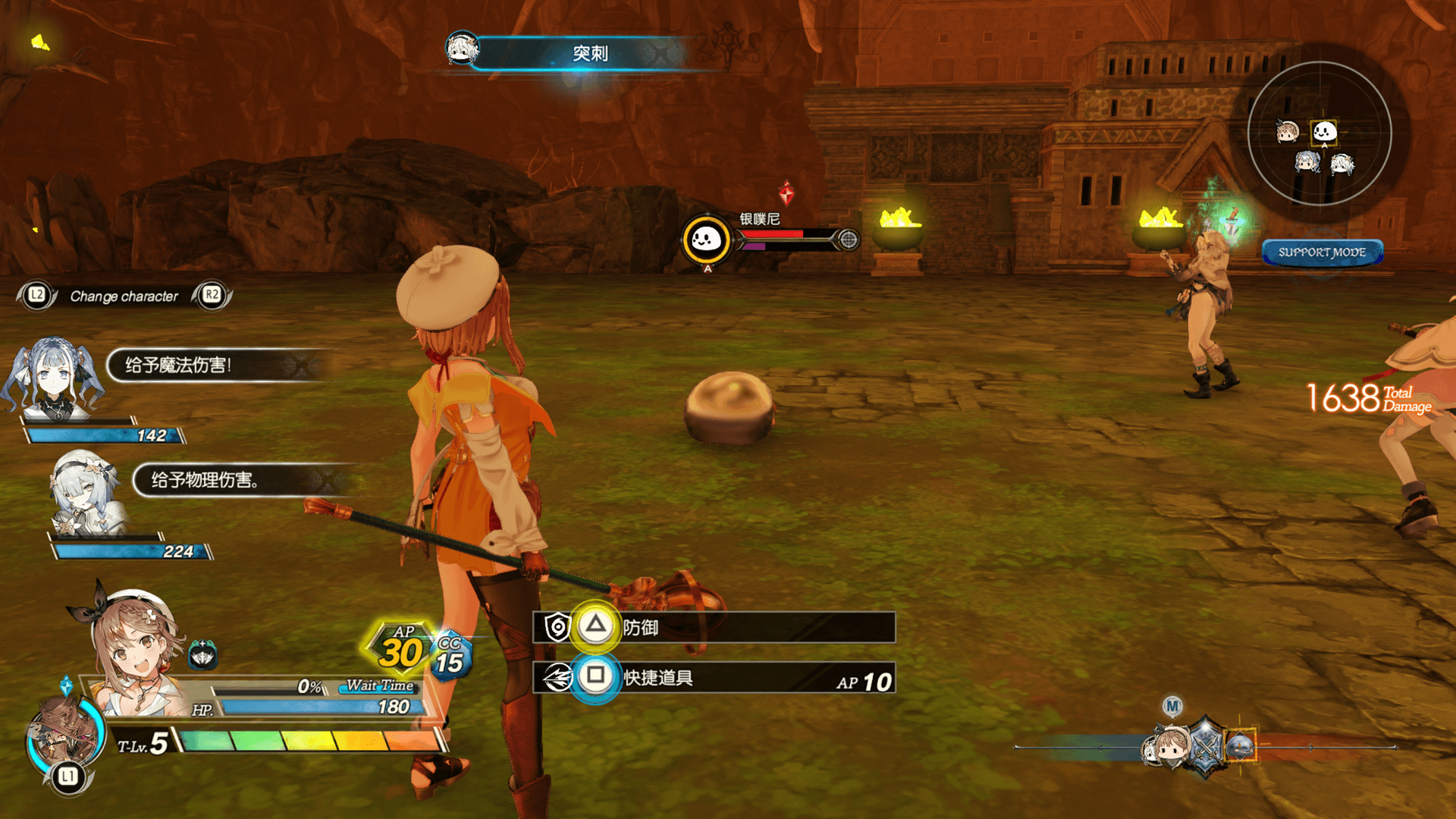Screen dimensions: 1456x819
Task: Select the white-haired party member portrait
Action: (85, 493)
